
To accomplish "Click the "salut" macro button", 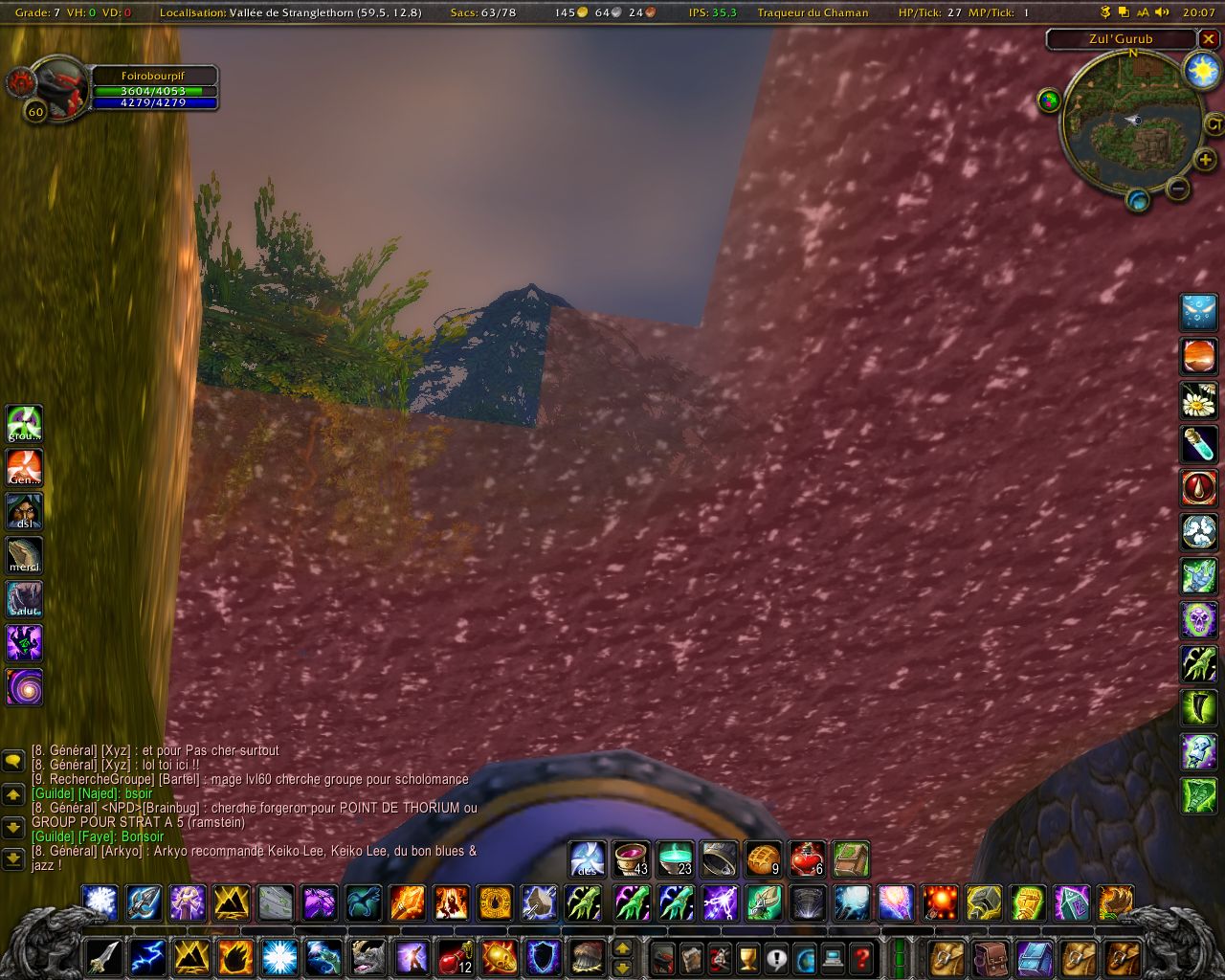I will click(25, 599).
